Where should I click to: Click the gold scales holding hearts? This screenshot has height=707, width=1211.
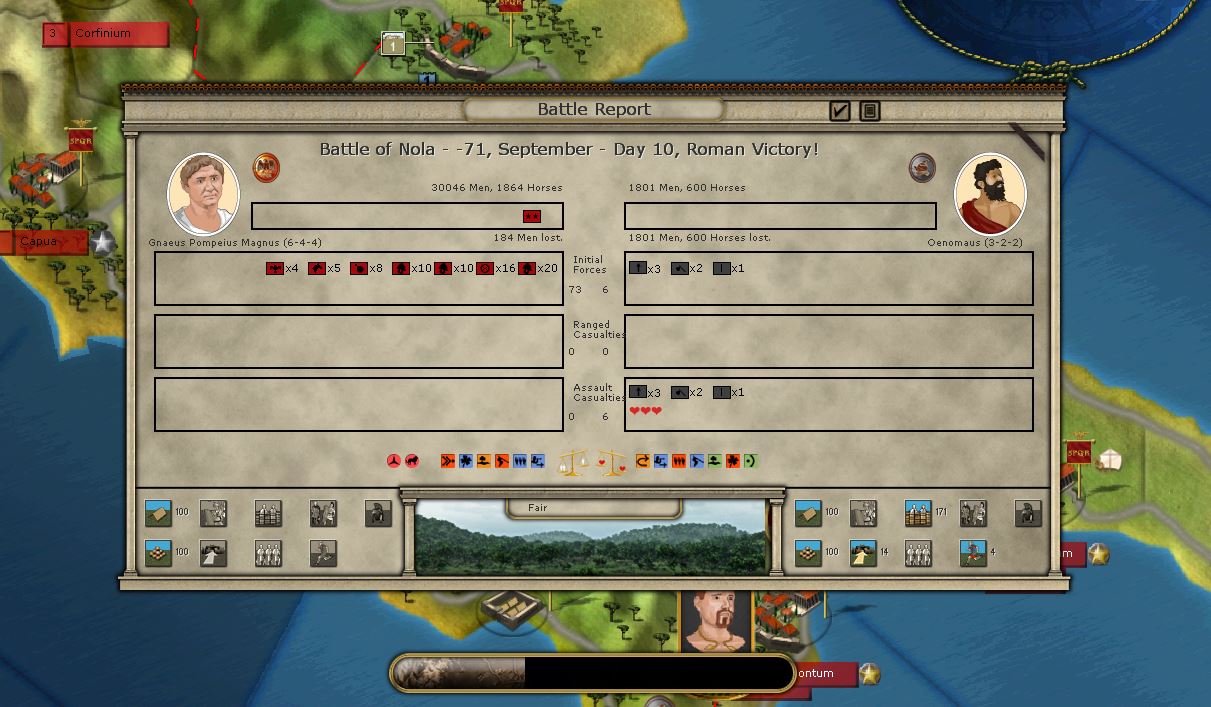[x=612, y=462]
